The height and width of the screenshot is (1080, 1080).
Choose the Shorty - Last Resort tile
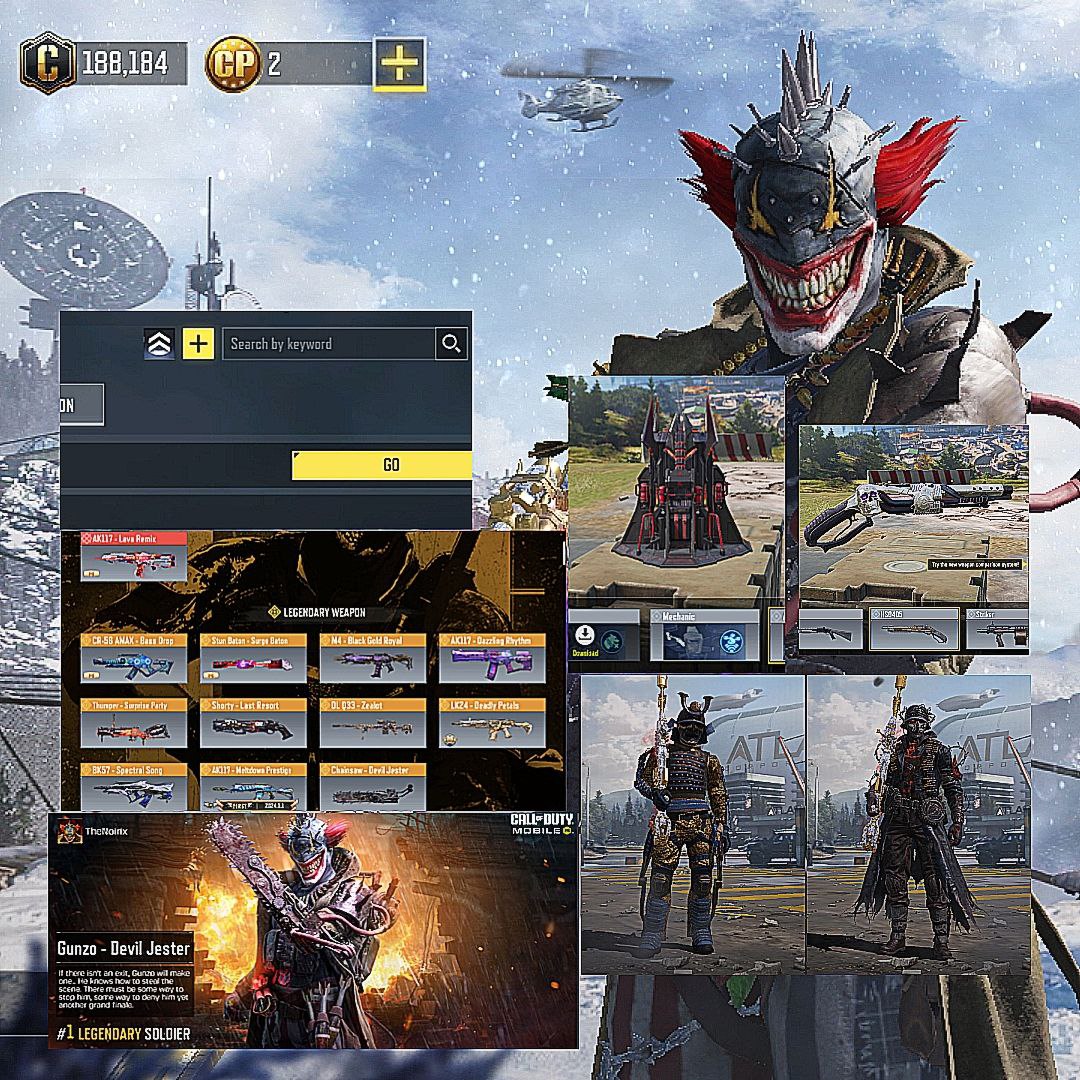coord(253,722)
